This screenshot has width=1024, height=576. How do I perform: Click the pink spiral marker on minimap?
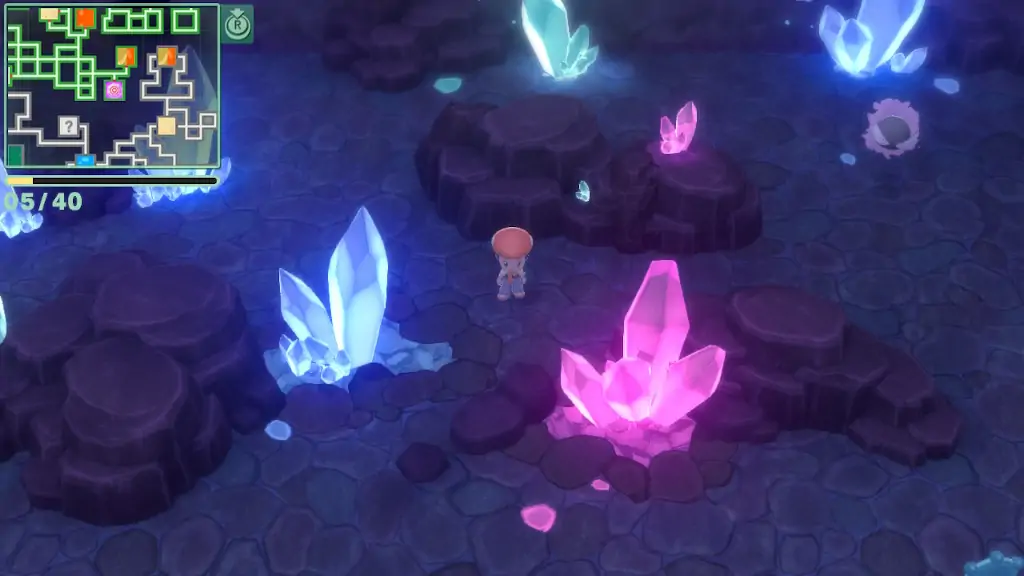(114, 91)
